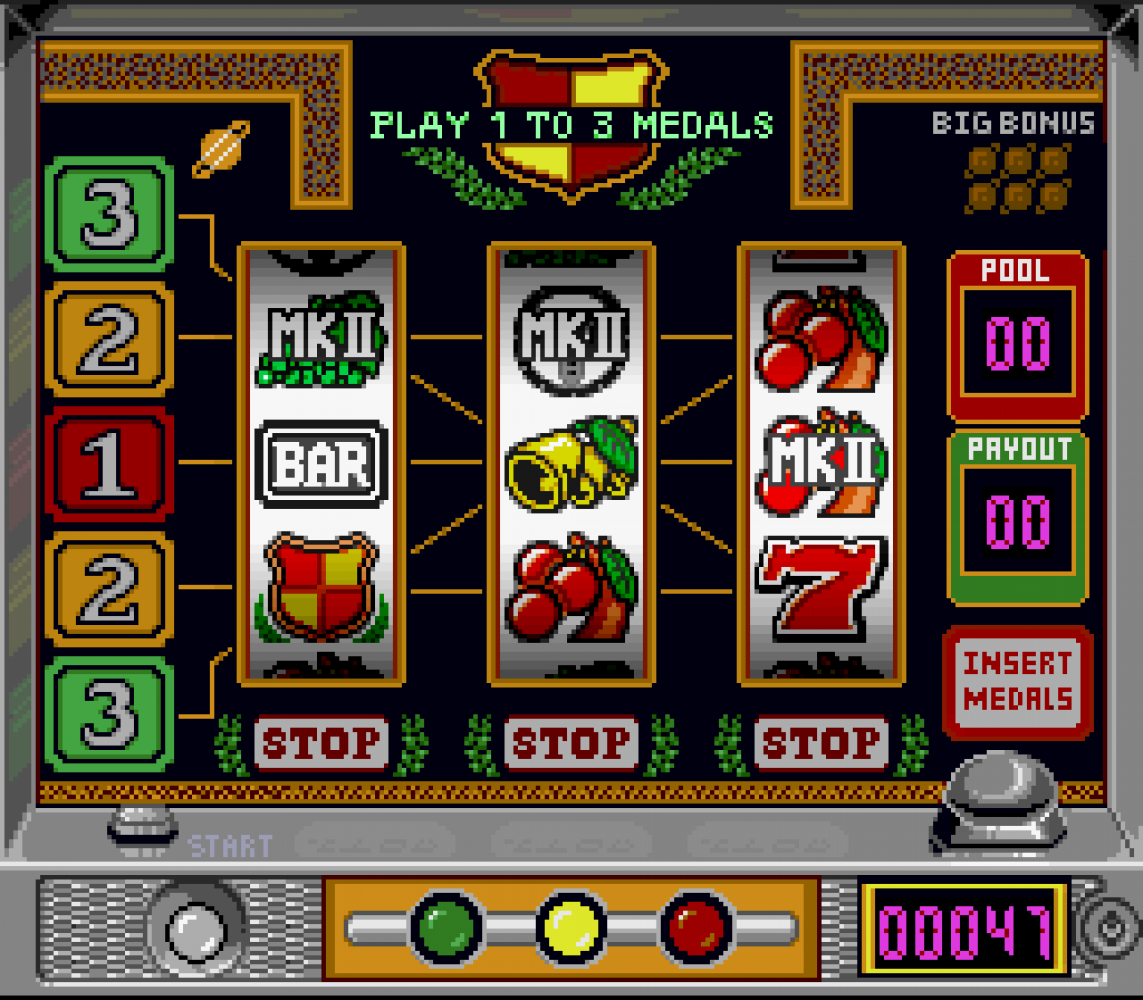Screen dimensions: 1143x1000
Task: Stop the reel showing the golden bell
Action: coord(571,743)
